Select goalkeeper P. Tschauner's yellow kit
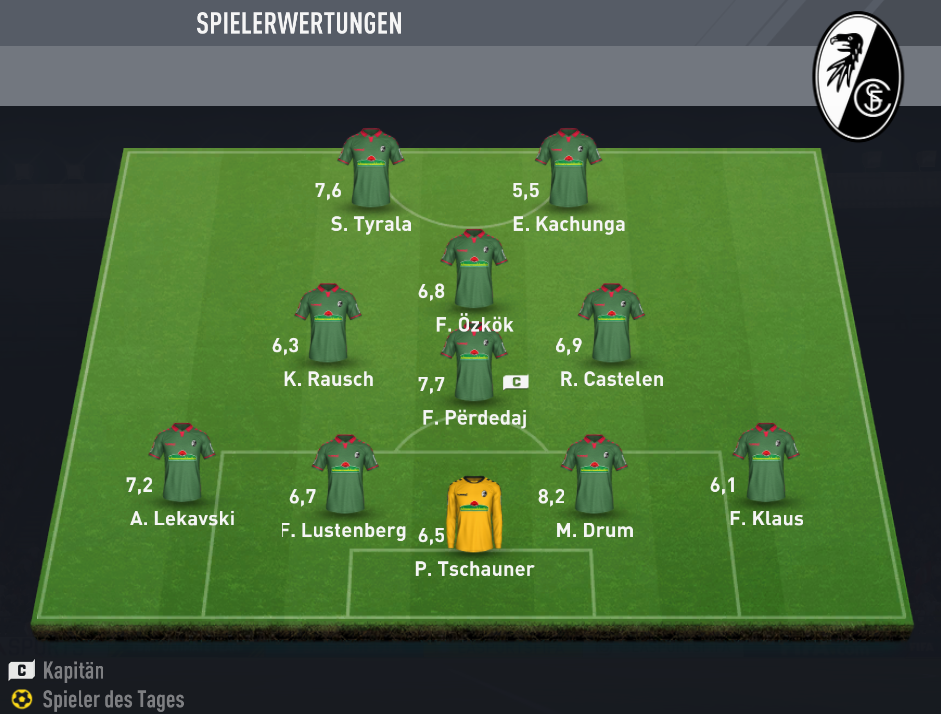 pos(474,514)
